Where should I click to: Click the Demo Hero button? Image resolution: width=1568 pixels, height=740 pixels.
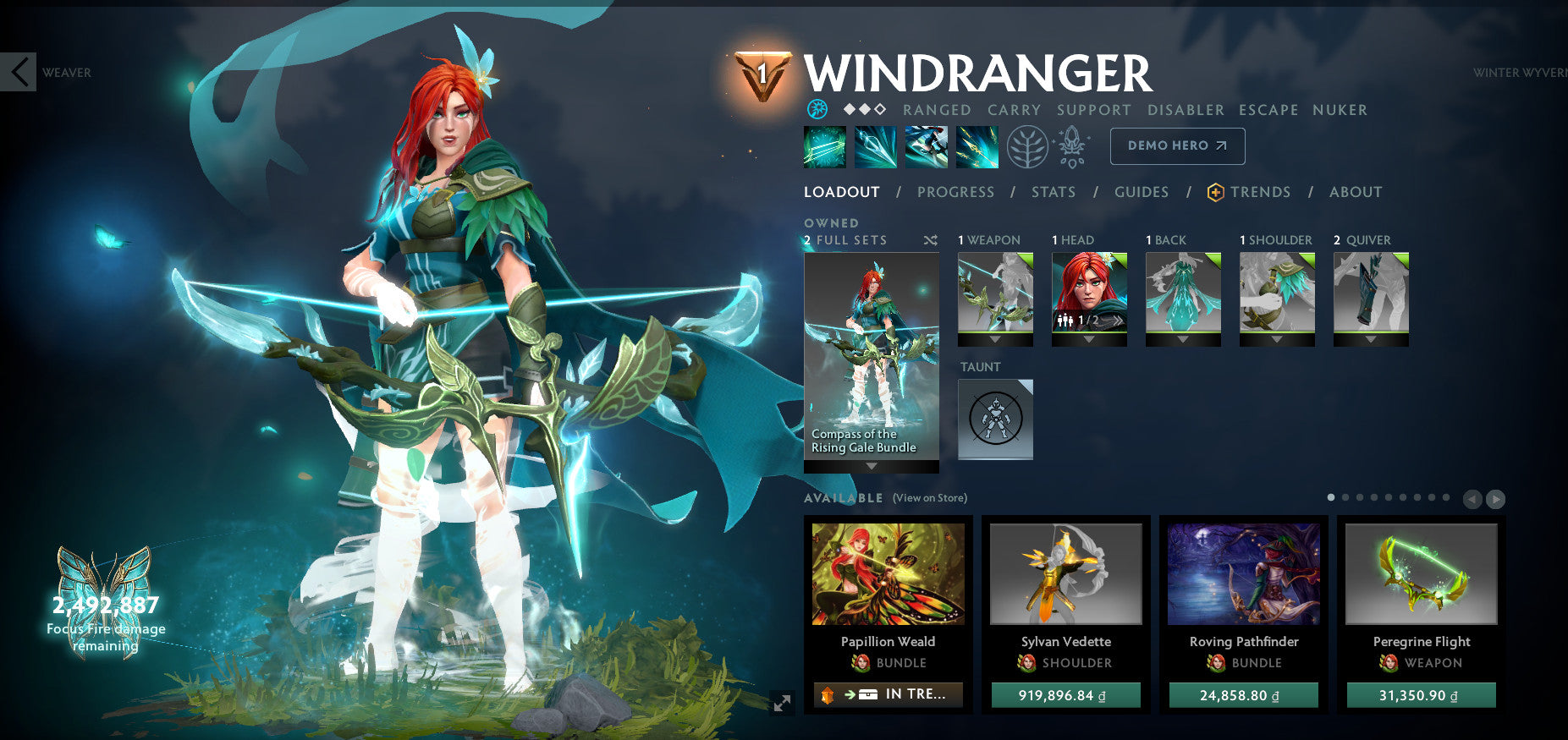(x=1176, y=145)
